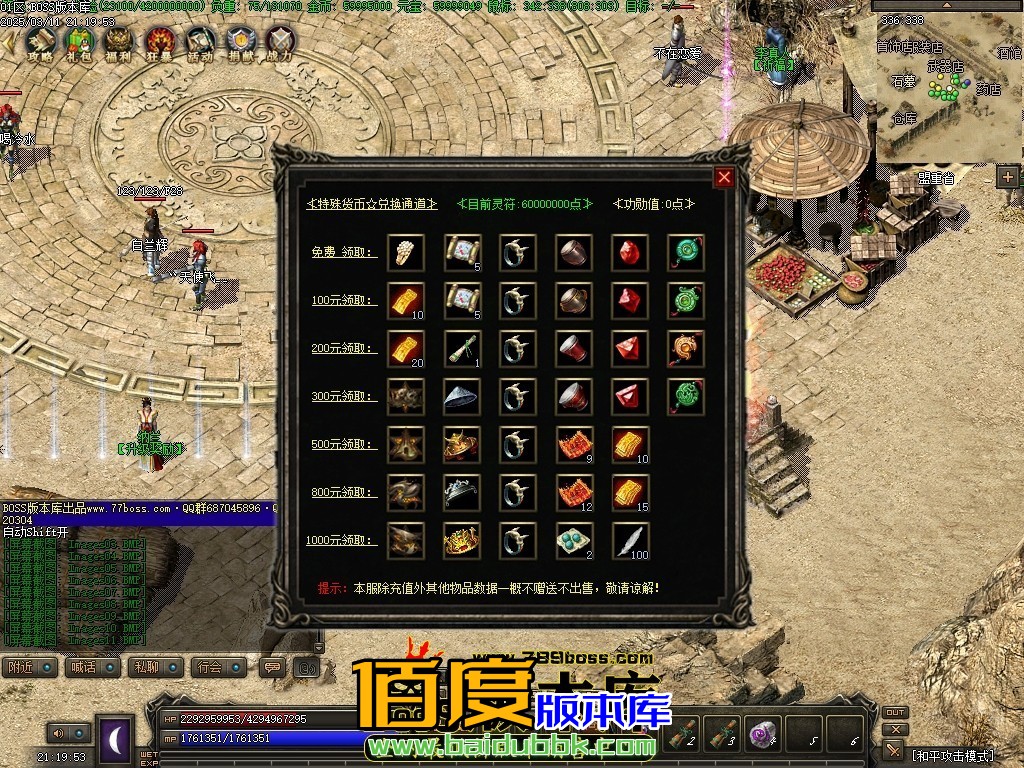Open the 捐献 donation icon

(x=240, y=41)
